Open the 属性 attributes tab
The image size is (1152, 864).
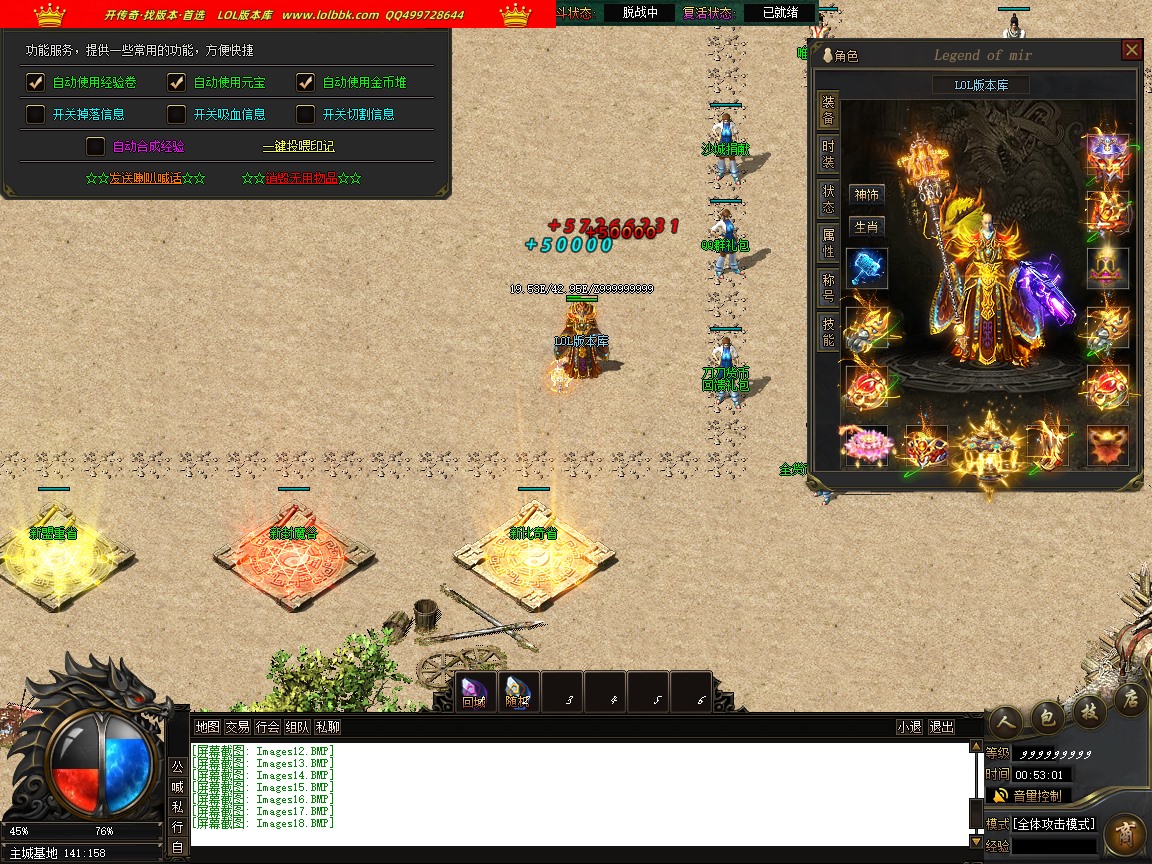[828, 242]
